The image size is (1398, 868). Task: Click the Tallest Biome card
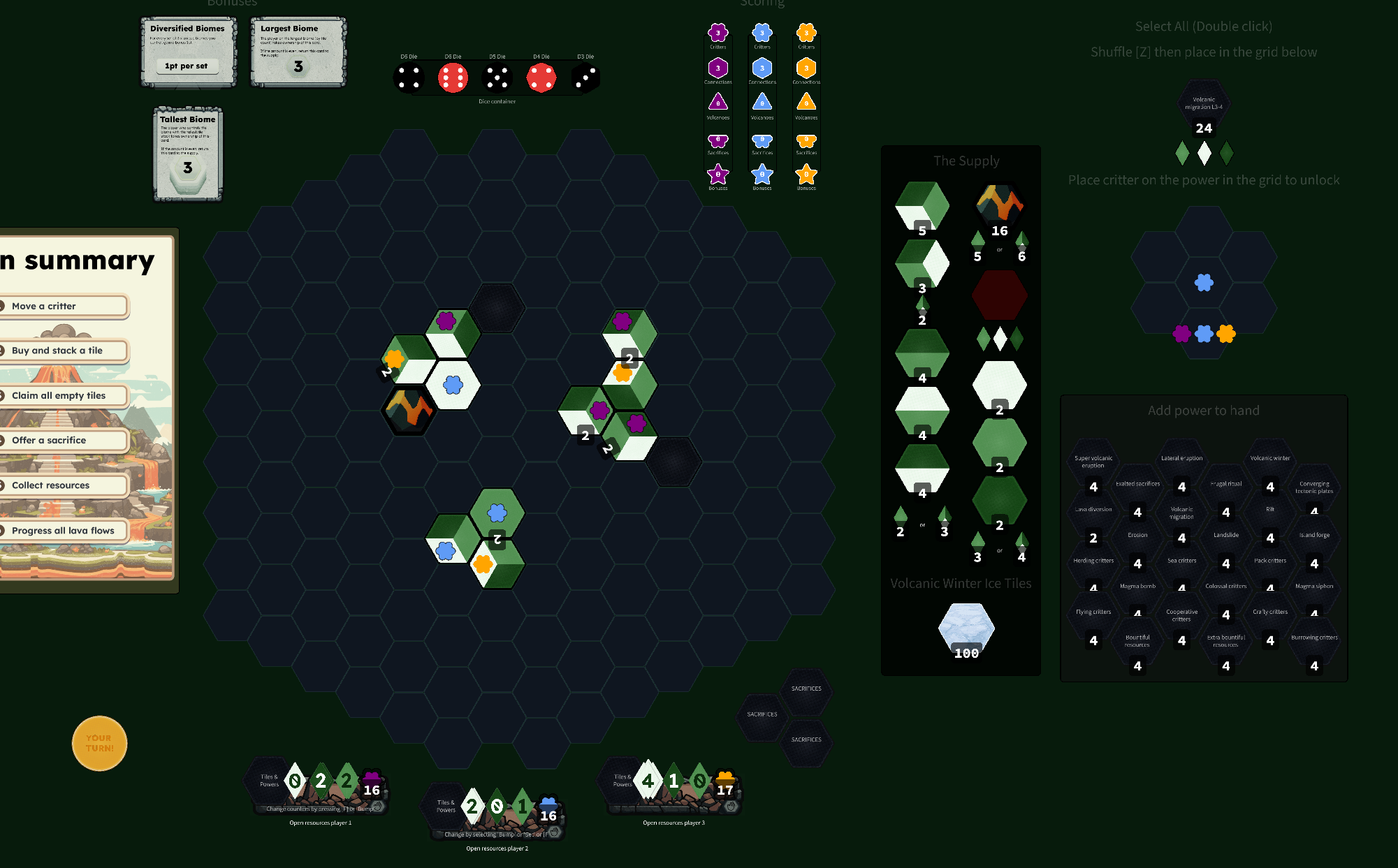187,153
